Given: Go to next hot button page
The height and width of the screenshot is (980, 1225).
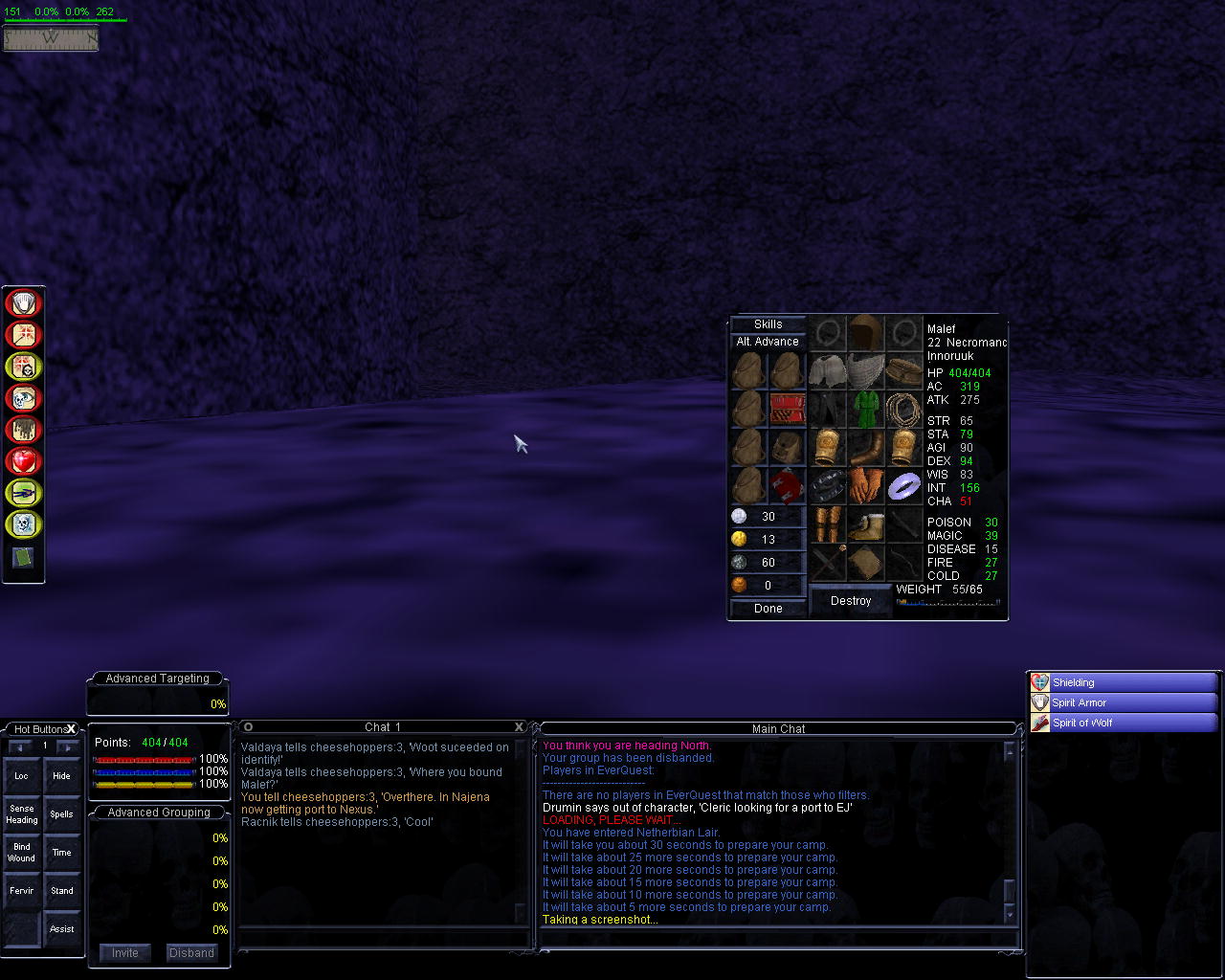Looking at the screenshot, I should point(68,746).
